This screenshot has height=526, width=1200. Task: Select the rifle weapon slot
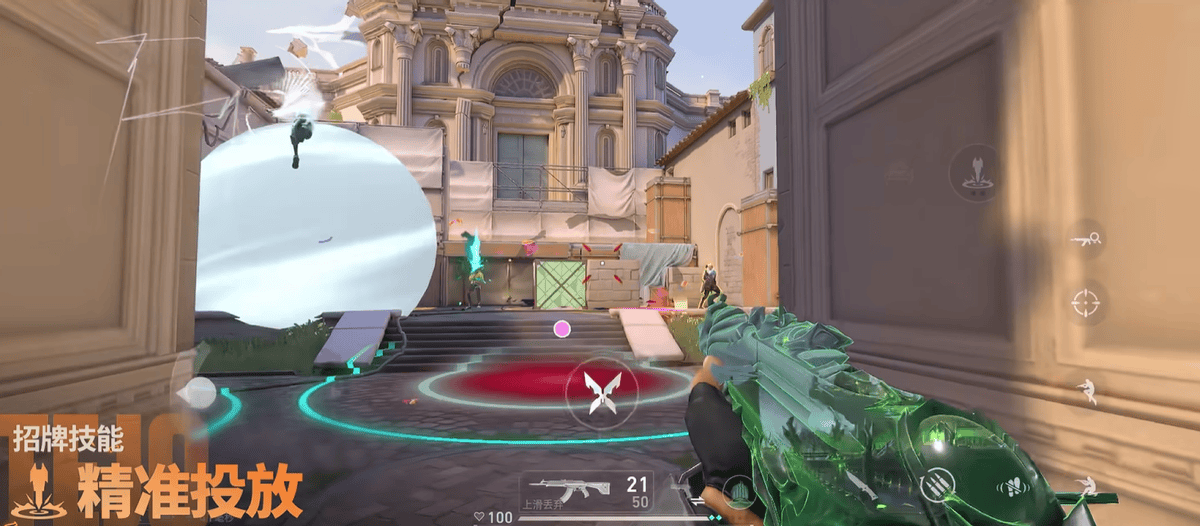(586, 490)
